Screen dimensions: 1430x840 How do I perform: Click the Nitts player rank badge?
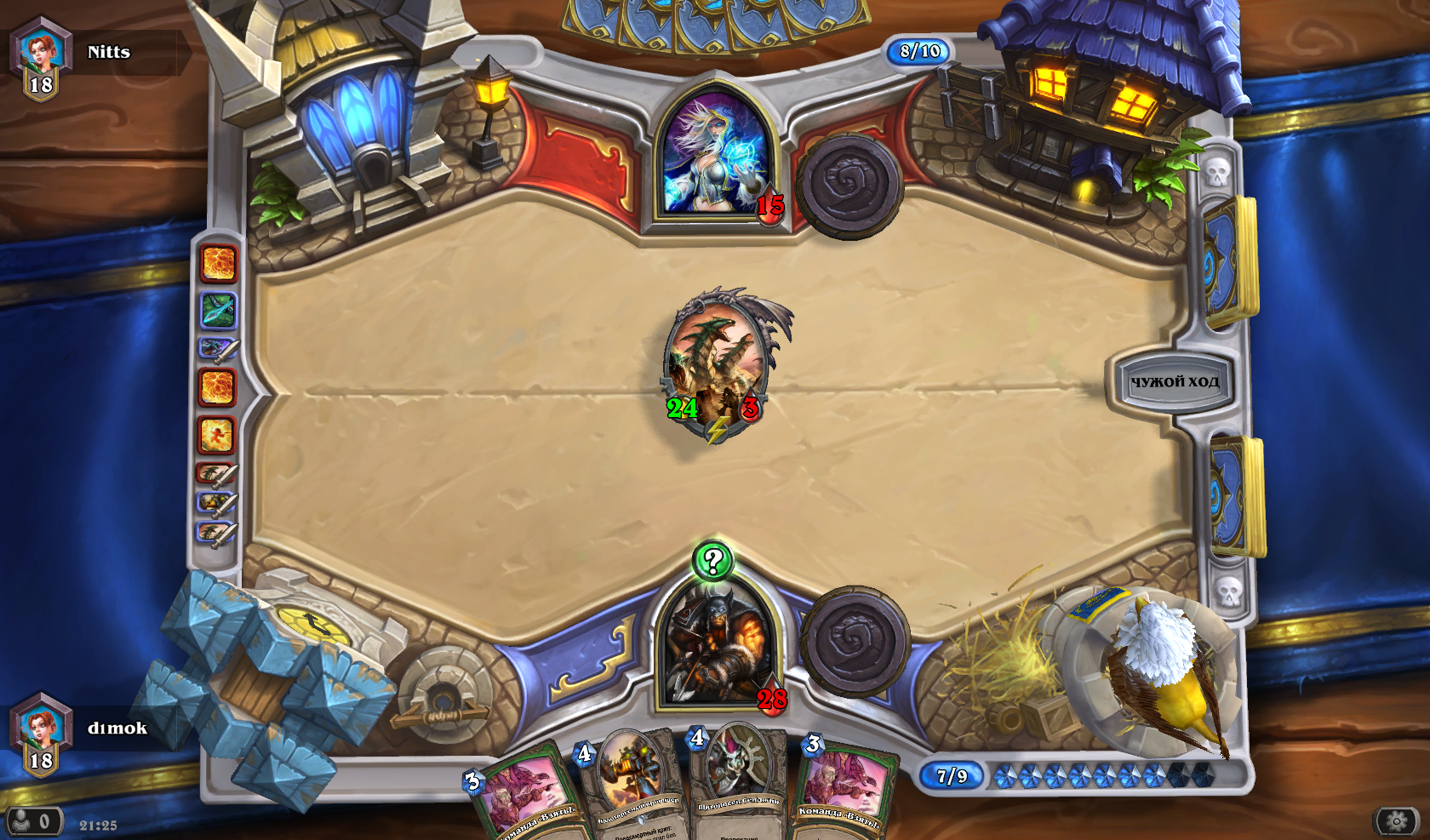(x=40, y=60)
